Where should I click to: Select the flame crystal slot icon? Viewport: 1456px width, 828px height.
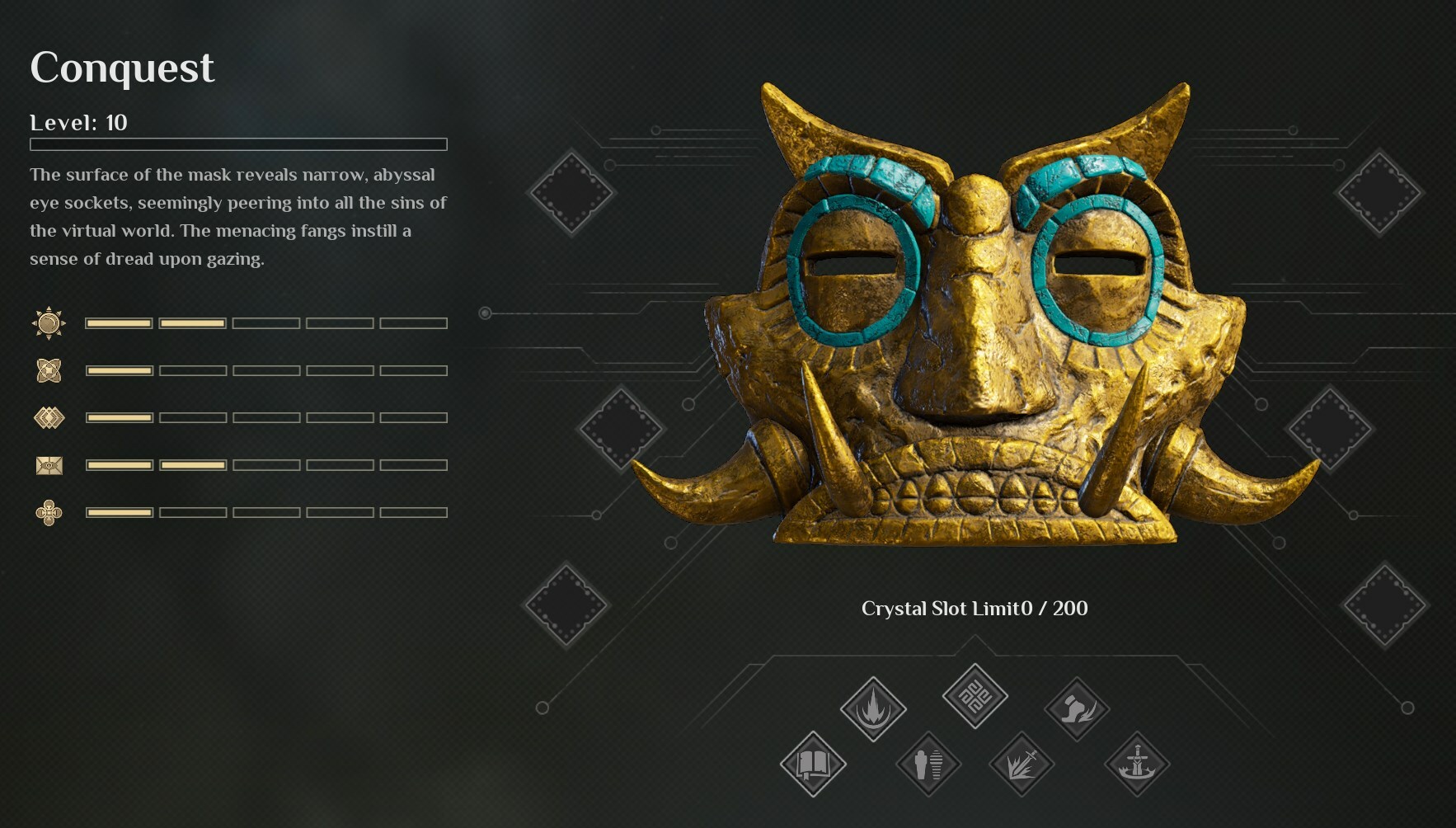tap(874, 708)
